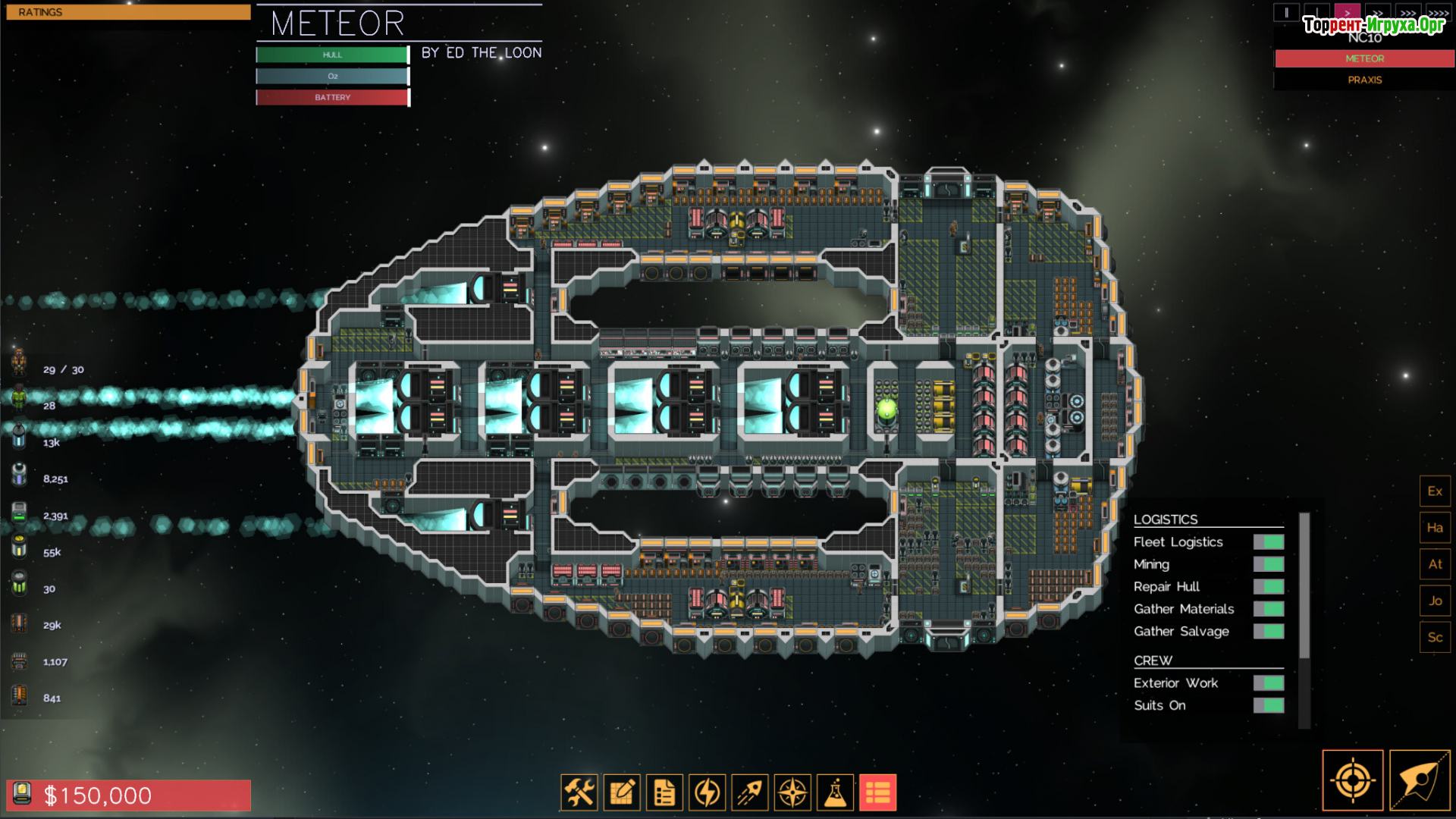This screenshot has height=819, width=1456.
Task: Open the lightning bolt power panel
Action: (708, 793)
